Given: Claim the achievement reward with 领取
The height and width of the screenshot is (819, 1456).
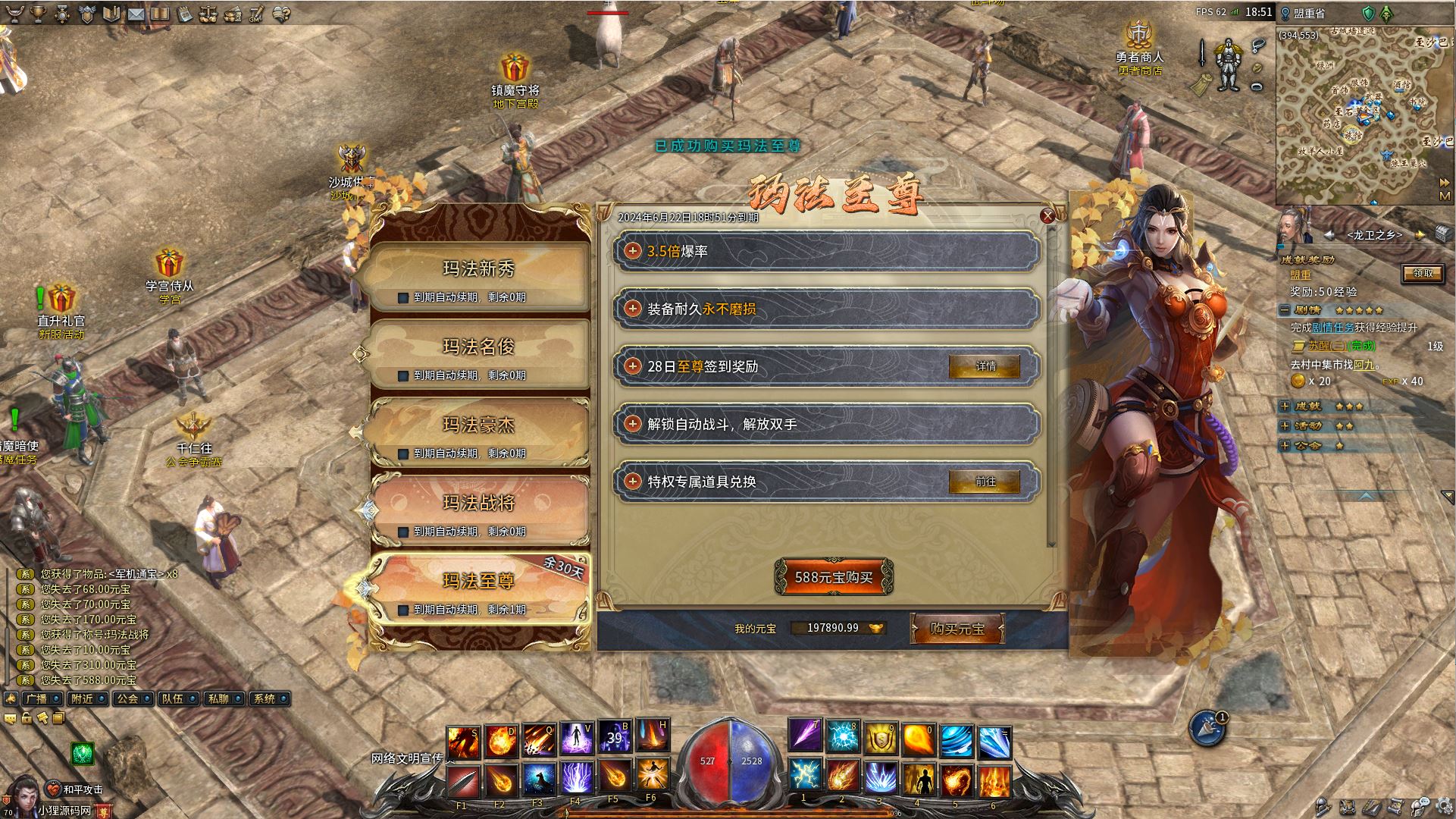Looking at the screenshot, I should 1423,274.
